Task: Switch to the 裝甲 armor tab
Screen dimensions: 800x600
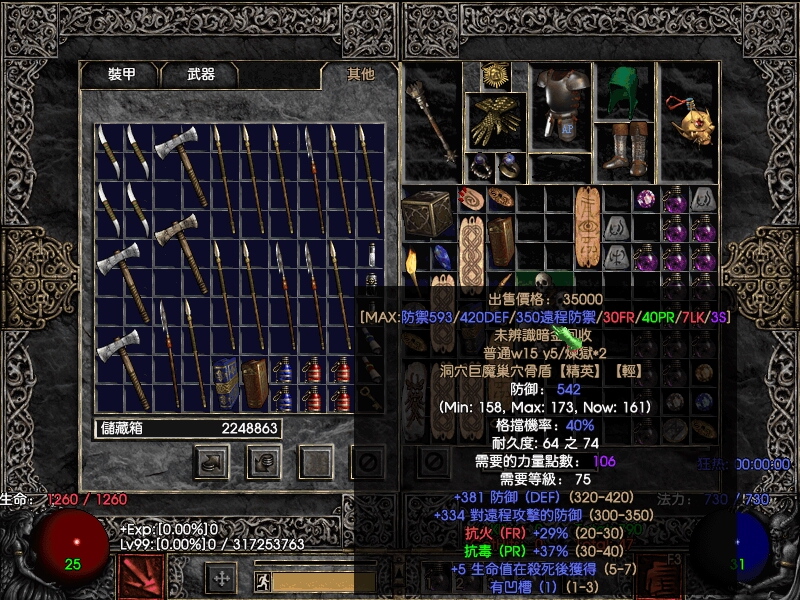Action: pos(122,75)
